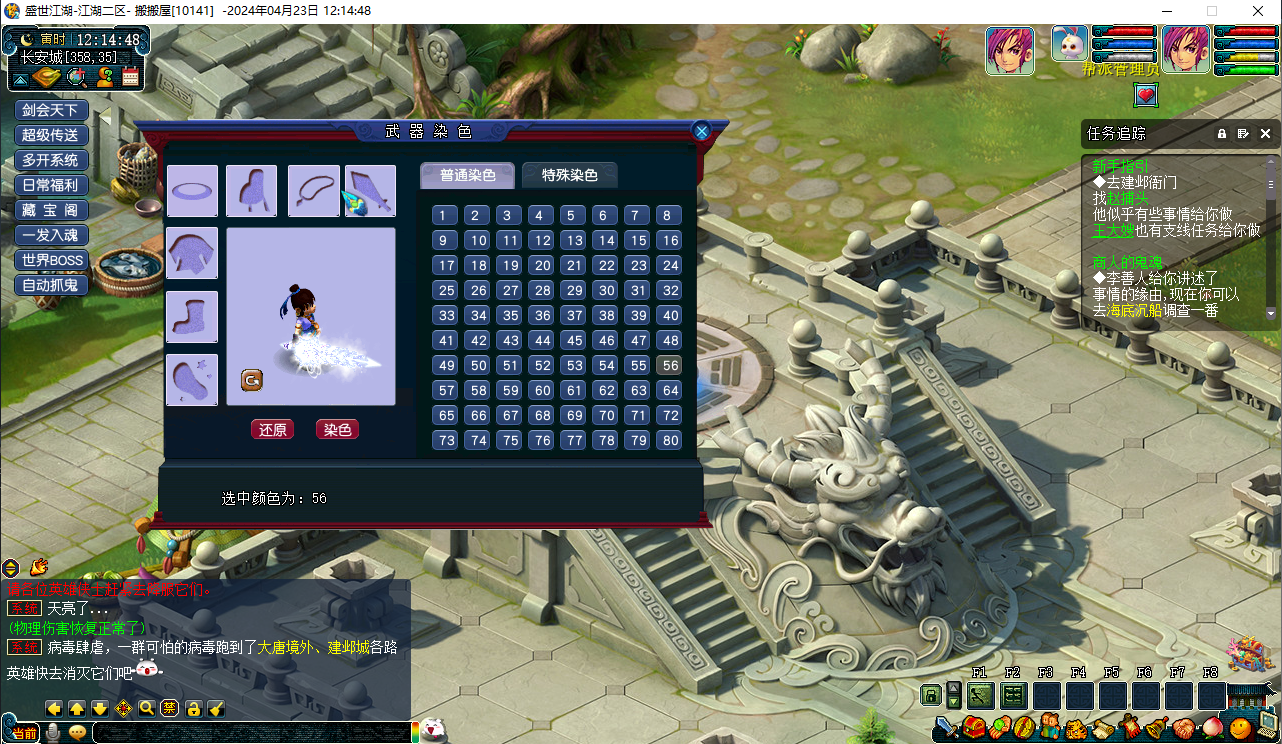The height and width of the screenshot is (744, 1282).
Task: Click the boot equipment thumbnail in the dye window
Action: pyautogui.click(x=191, y=317)
